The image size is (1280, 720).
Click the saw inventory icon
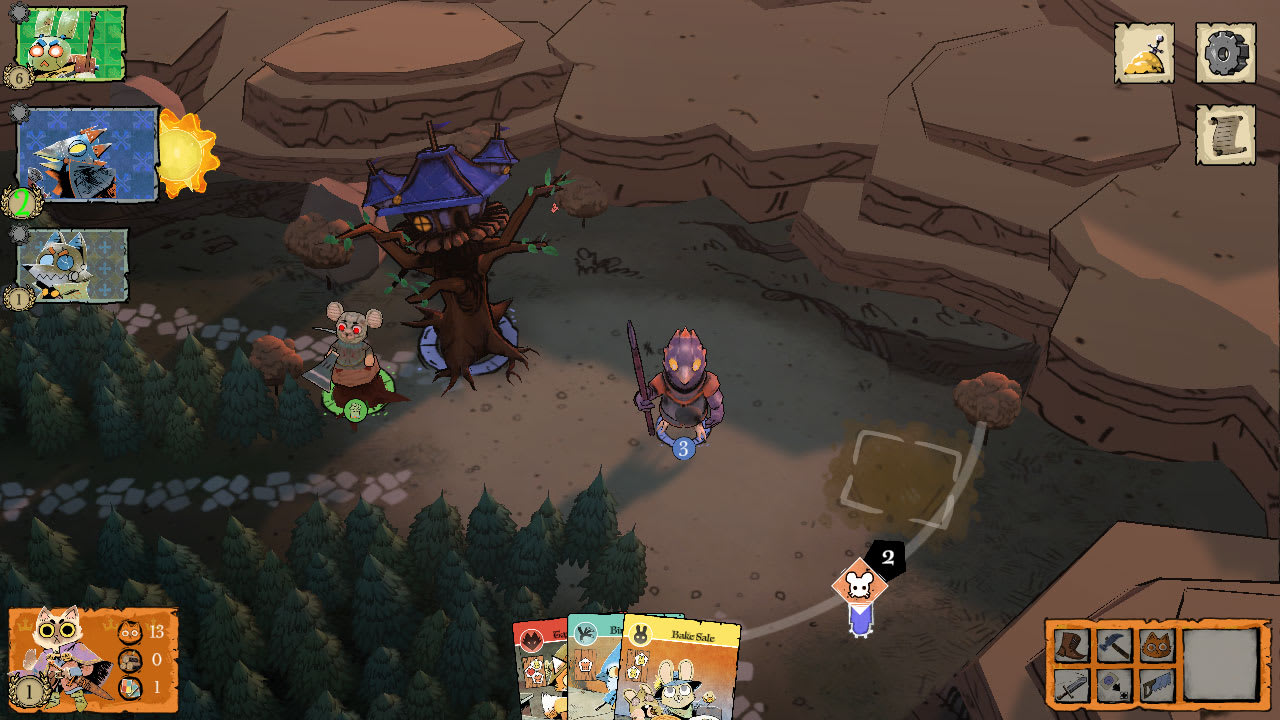pyautogui.click(x=1155, y=684)
